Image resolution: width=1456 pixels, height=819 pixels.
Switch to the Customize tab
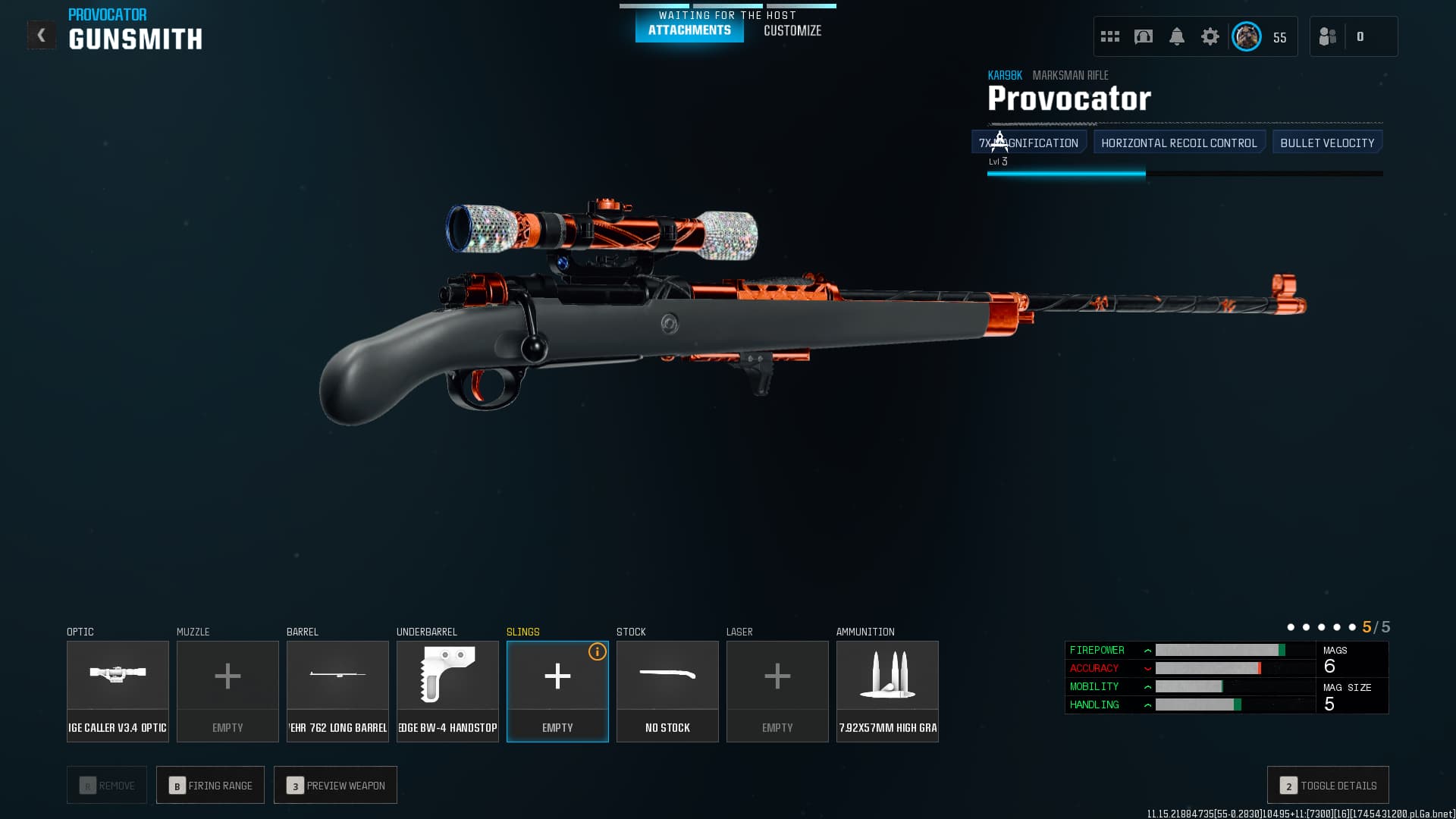click(x=792, y=31)
